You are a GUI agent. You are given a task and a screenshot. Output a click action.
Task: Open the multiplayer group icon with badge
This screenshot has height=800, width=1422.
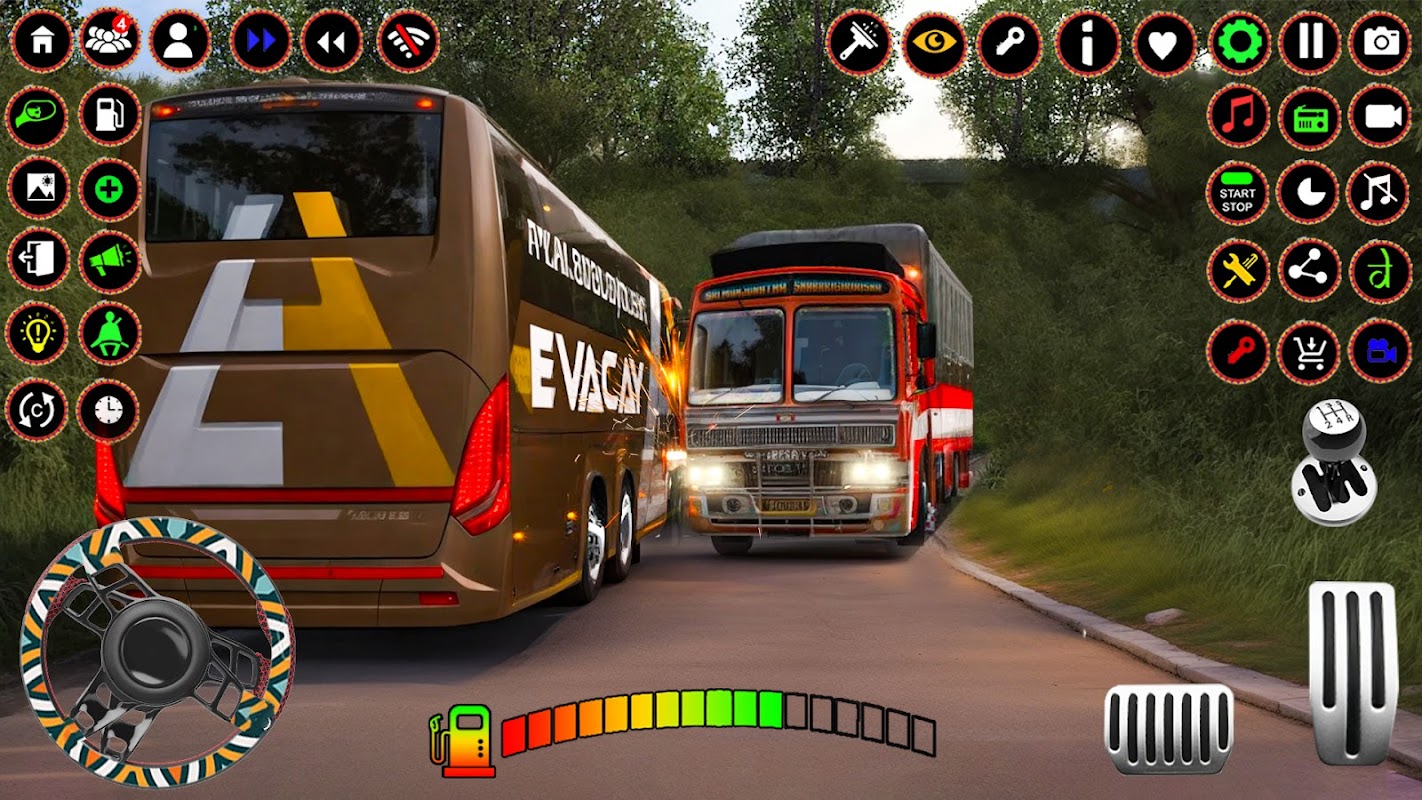click(109, 41)
